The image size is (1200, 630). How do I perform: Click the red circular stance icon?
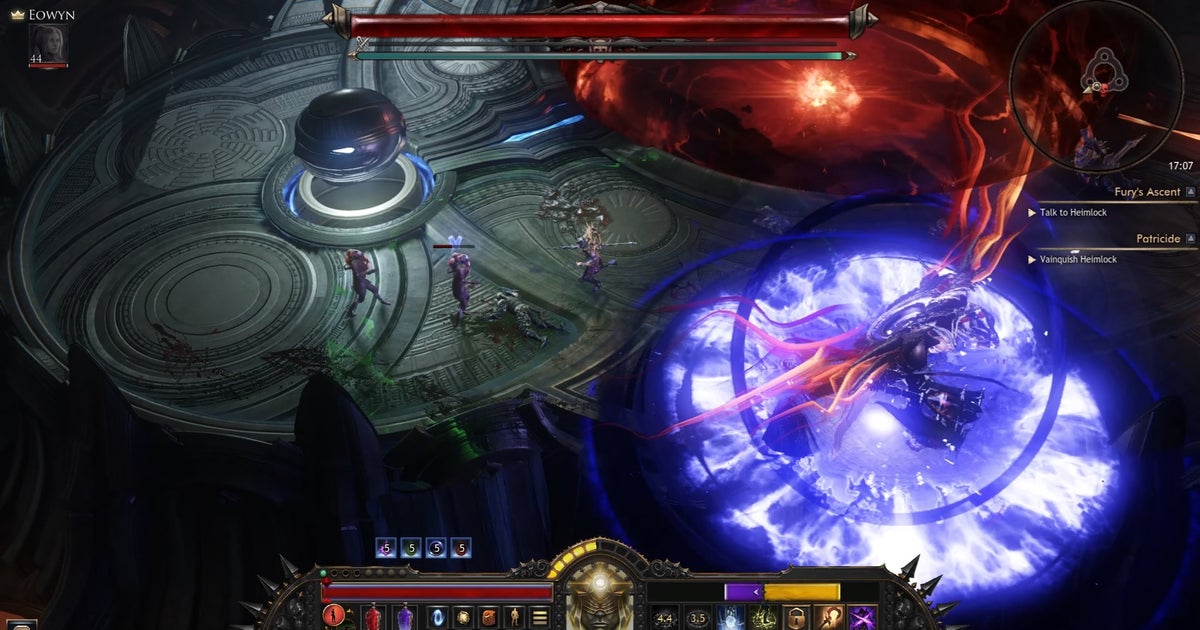point(334,617)
